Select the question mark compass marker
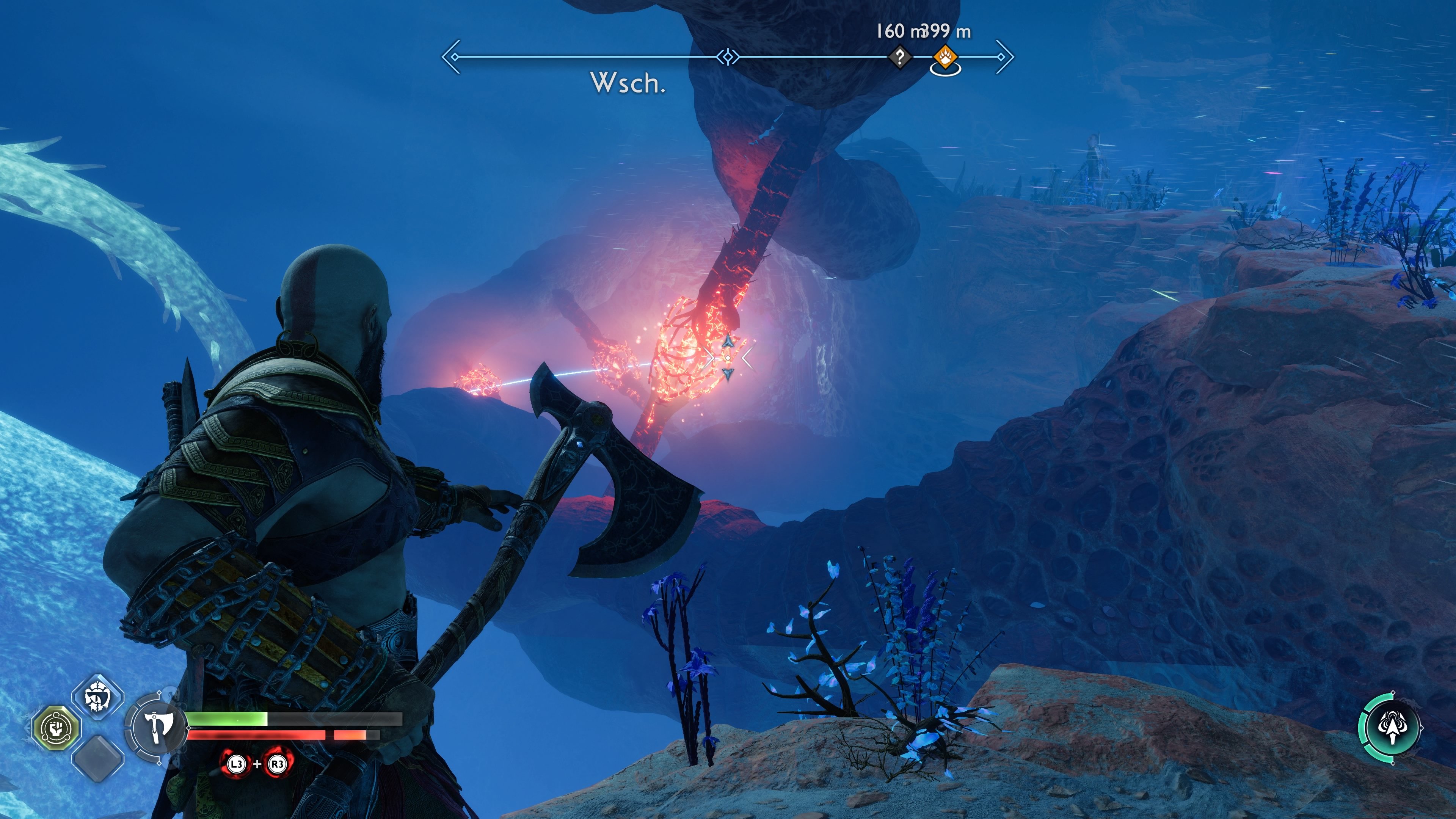Viewport: 1456px width, 819px height. 900,56
